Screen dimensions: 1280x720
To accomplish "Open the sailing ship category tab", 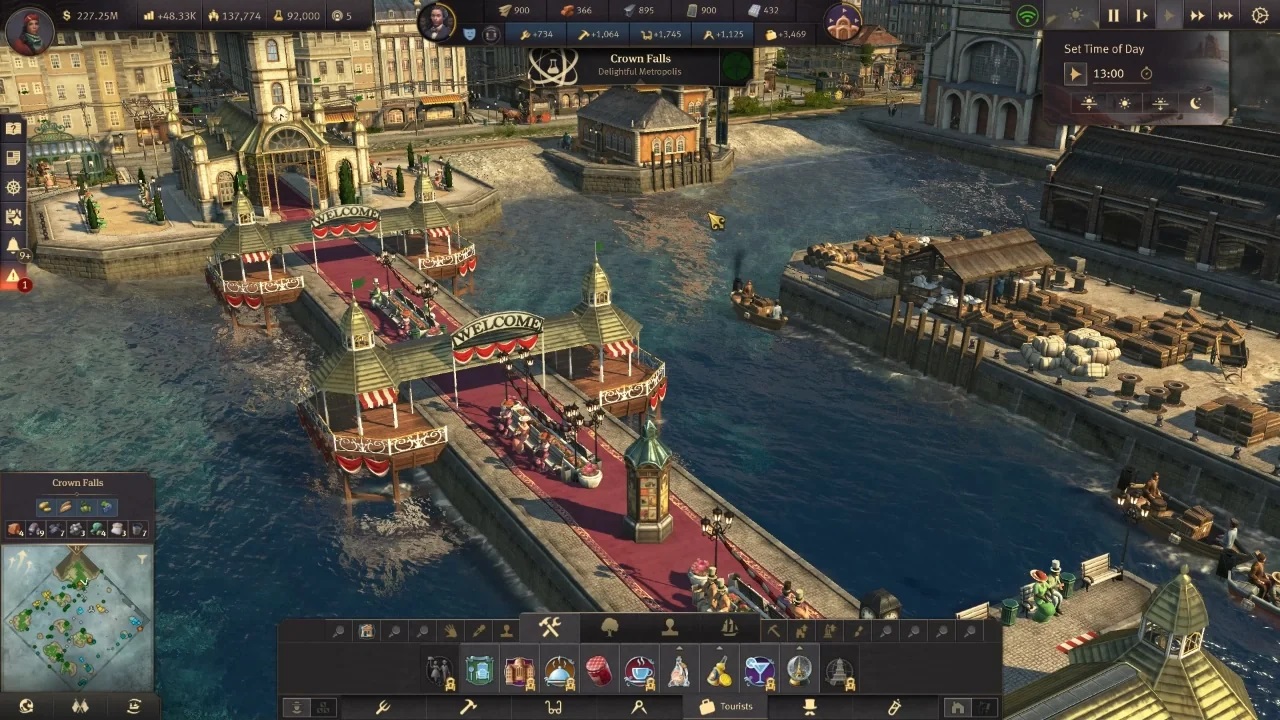I will [x=729, y=628].
